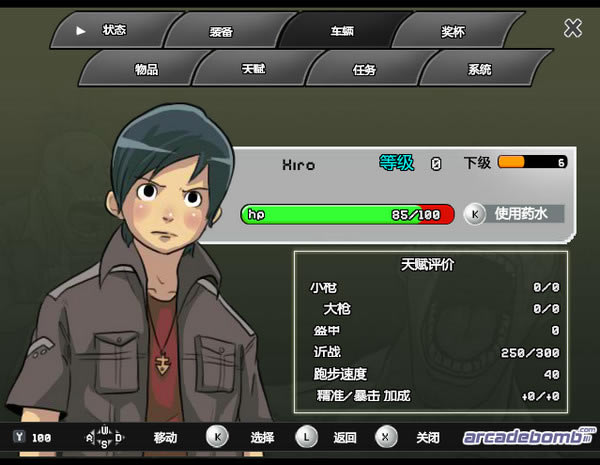Switch to the 状态 tab
The image size is (600, 465).
(113, 30)
